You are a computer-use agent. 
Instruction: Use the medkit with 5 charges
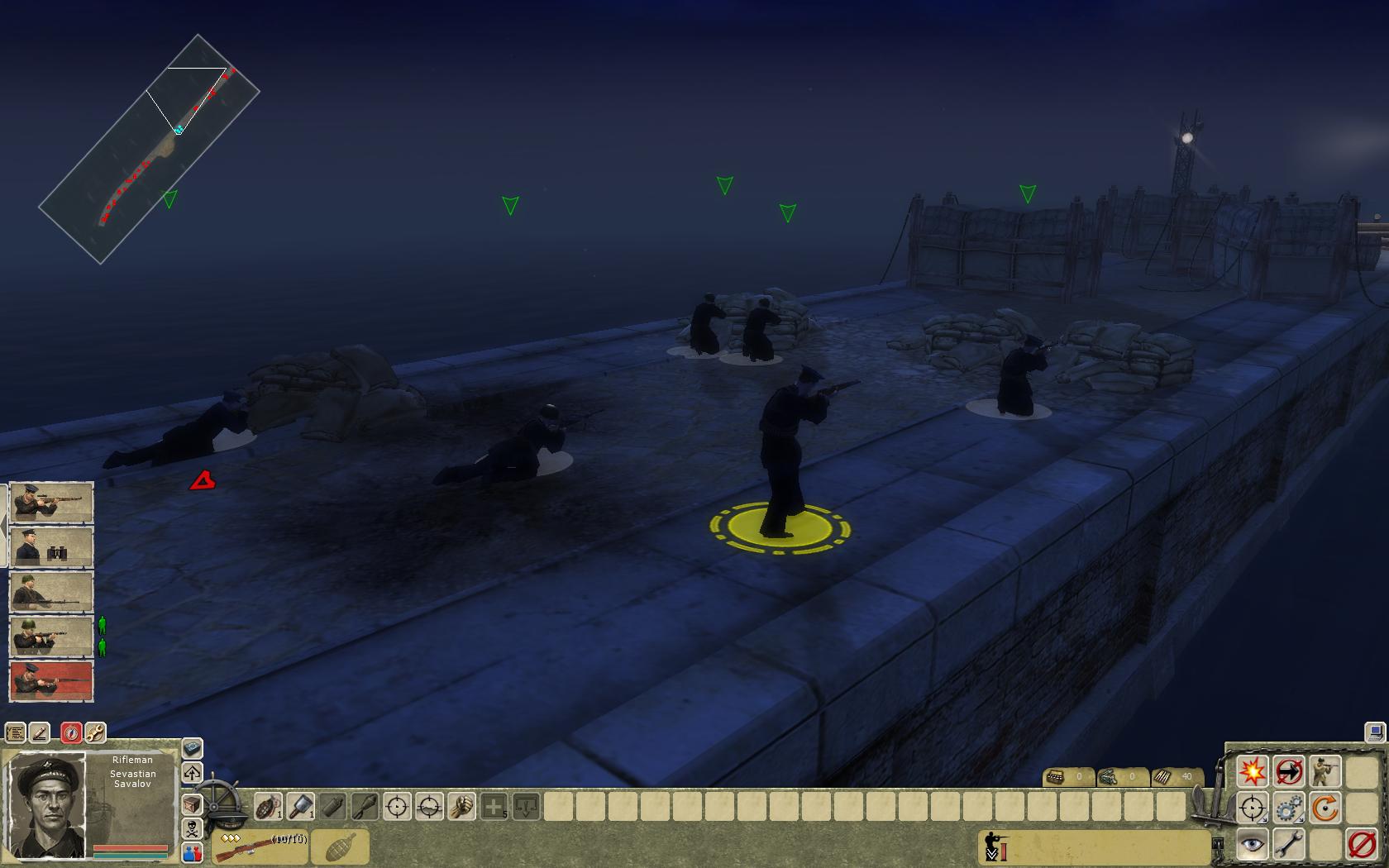click(x=494, y=807)
